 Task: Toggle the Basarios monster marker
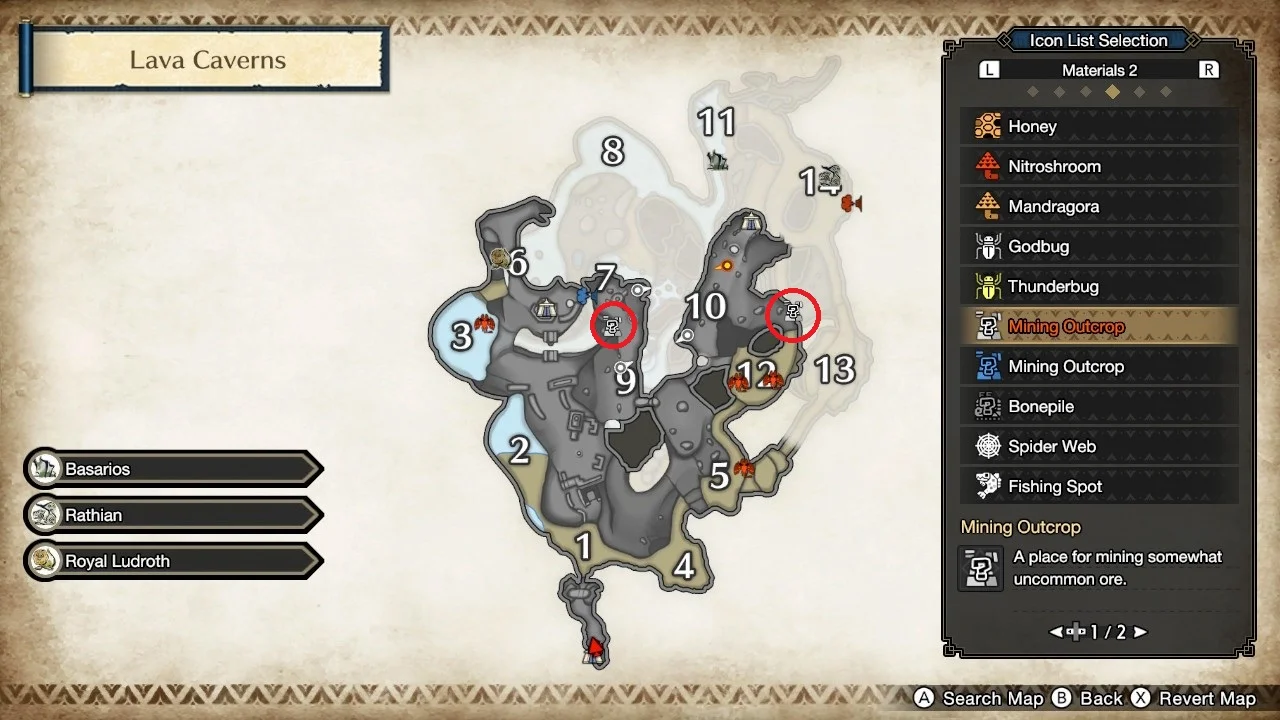[x=170, y=468]
